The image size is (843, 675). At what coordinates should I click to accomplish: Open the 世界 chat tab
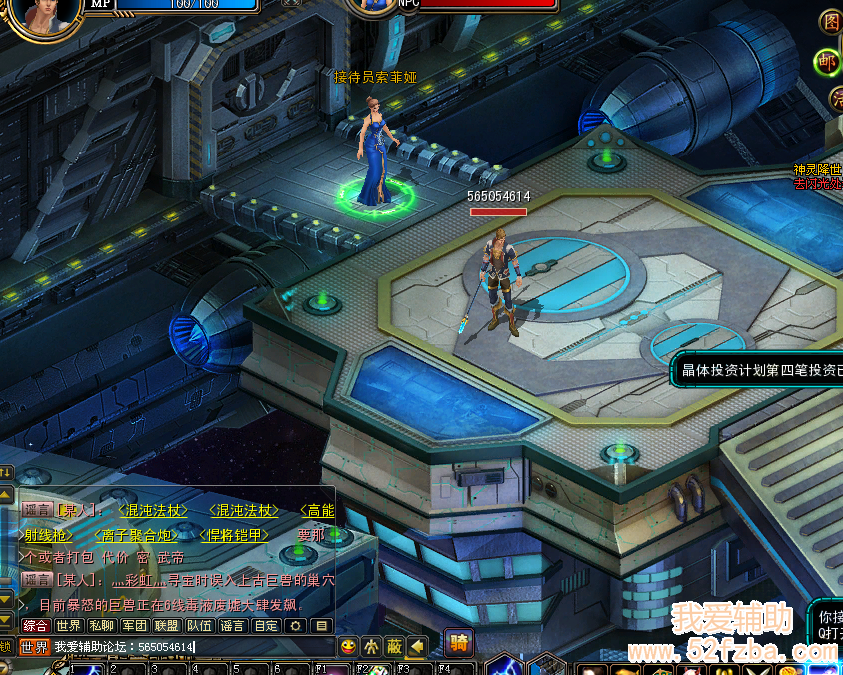(69, 626)
